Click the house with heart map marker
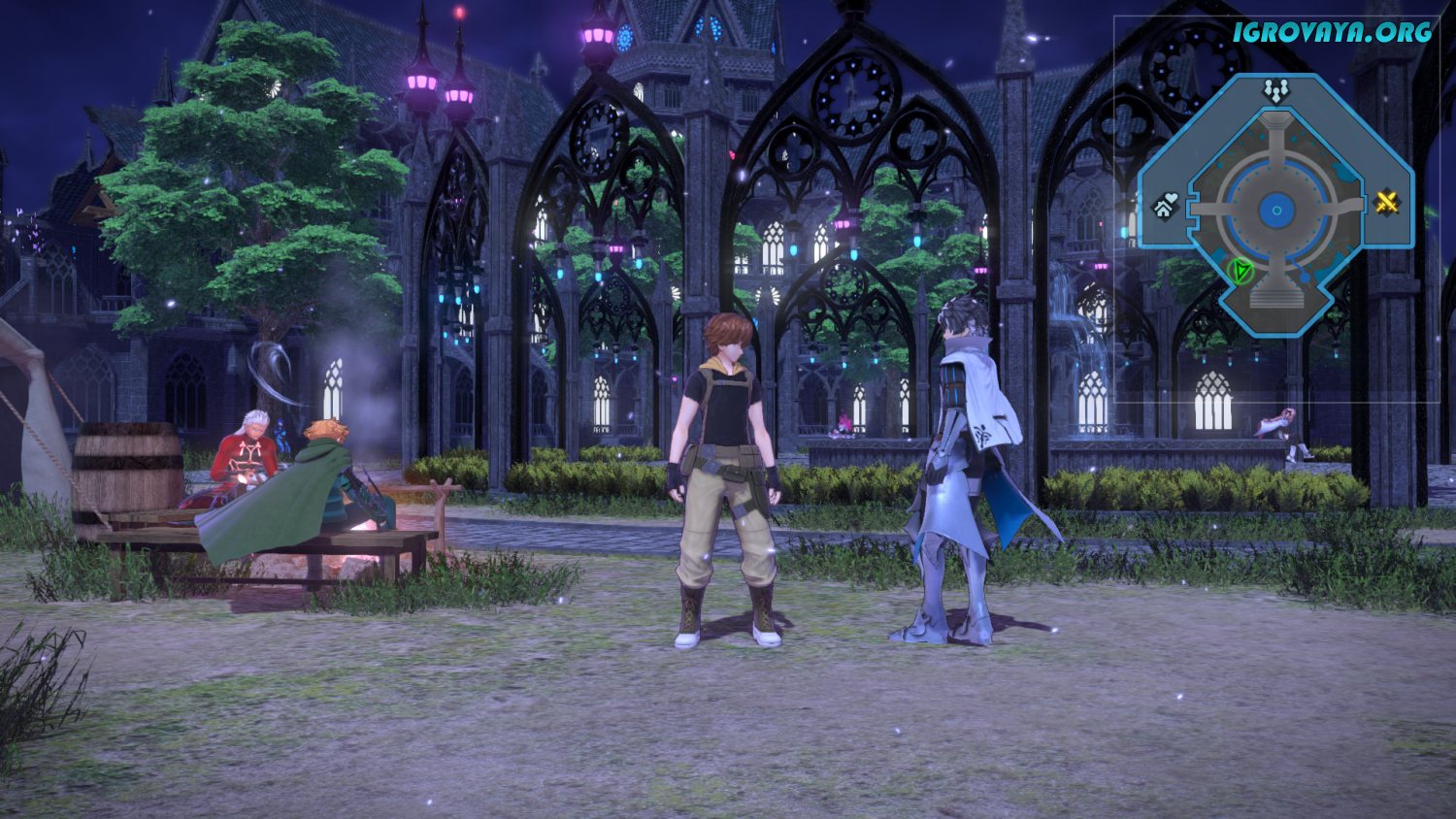Screen dimensions: 1456x819 click(1166, 206)
